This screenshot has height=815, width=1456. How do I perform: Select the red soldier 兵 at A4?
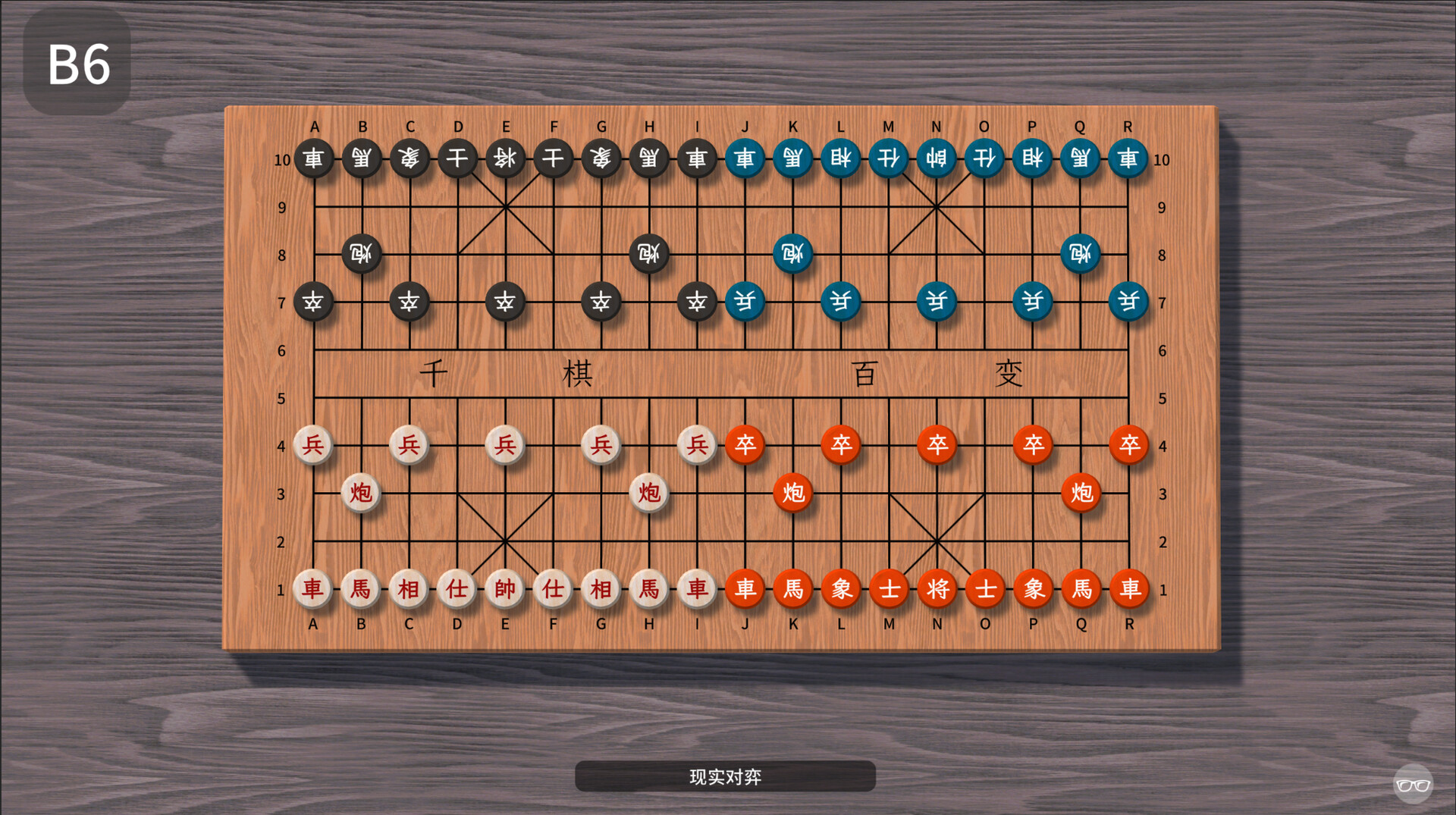click(314, 446)
